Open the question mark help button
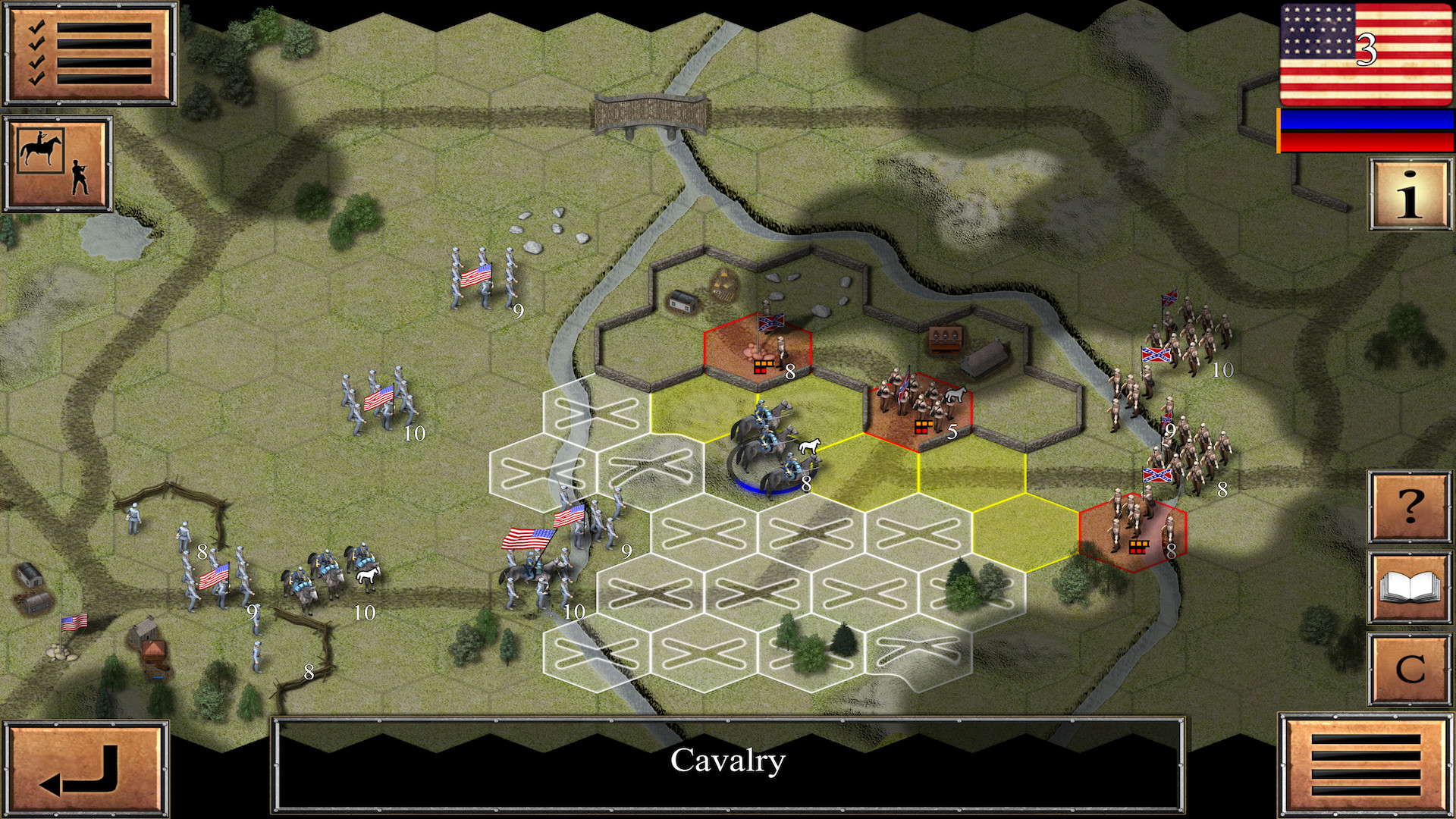Screen dimensions: 1456x819 [1409, 507]
